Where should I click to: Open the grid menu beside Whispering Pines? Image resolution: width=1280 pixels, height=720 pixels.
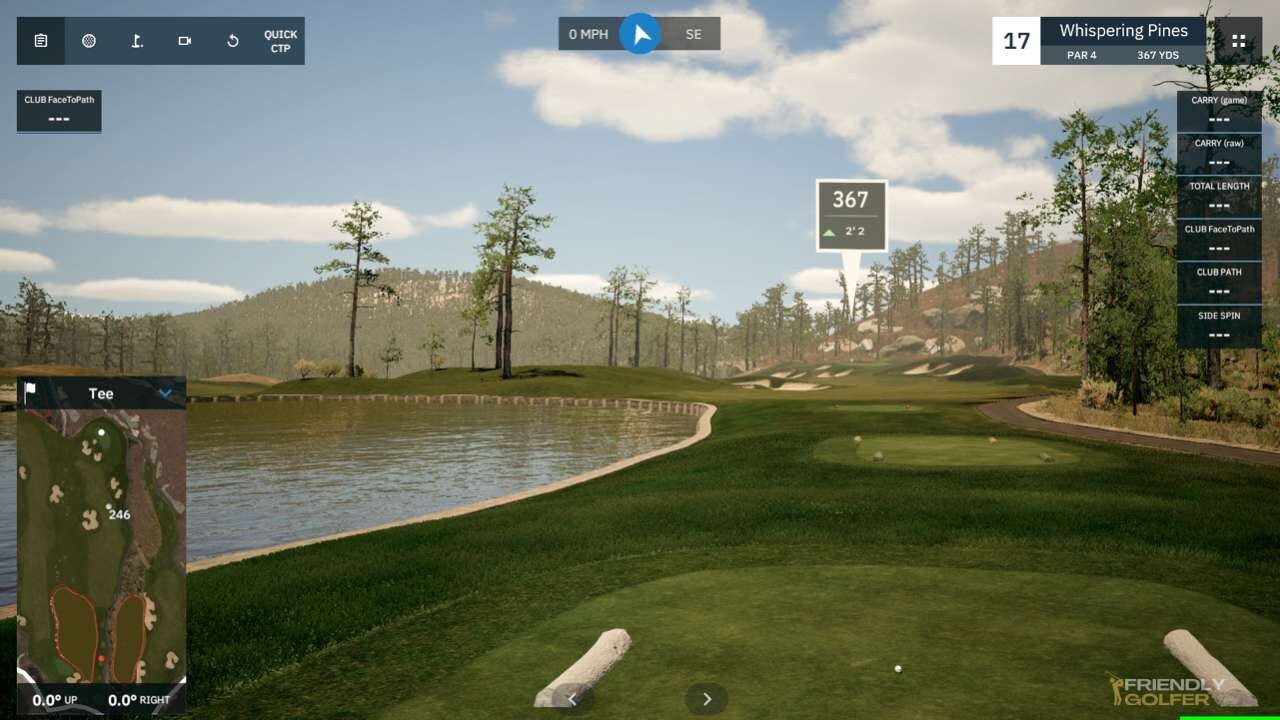click(1238, 41)
